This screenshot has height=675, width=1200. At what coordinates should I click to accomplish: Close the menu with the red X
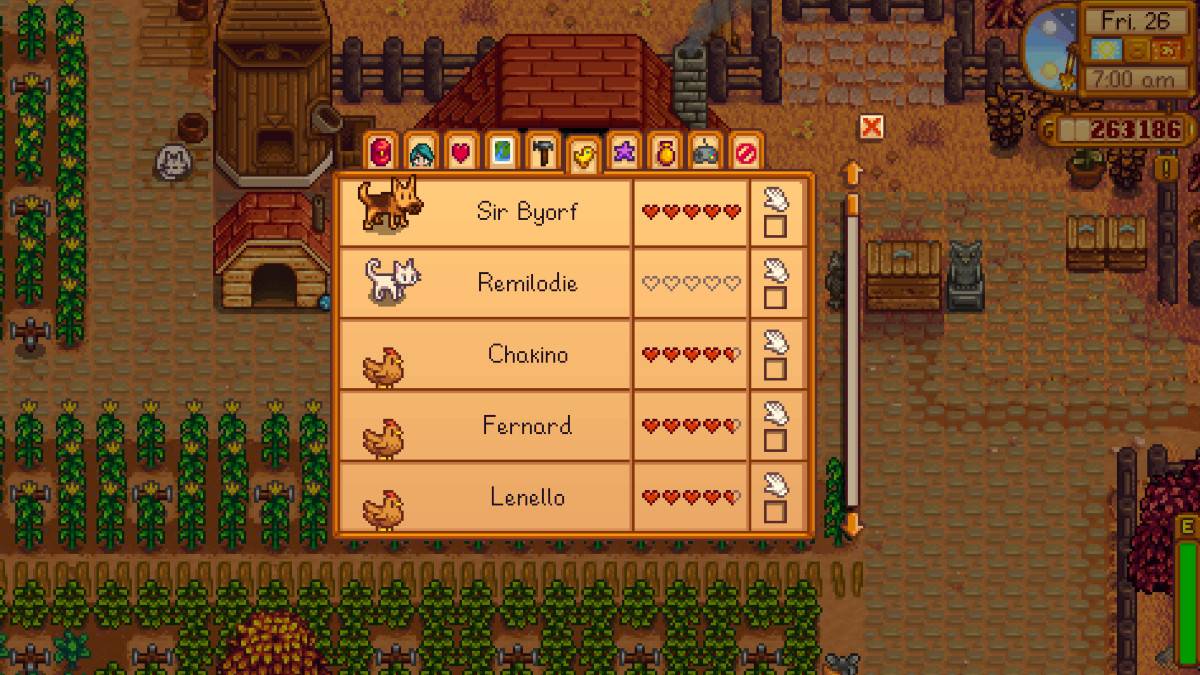point(871,127)
